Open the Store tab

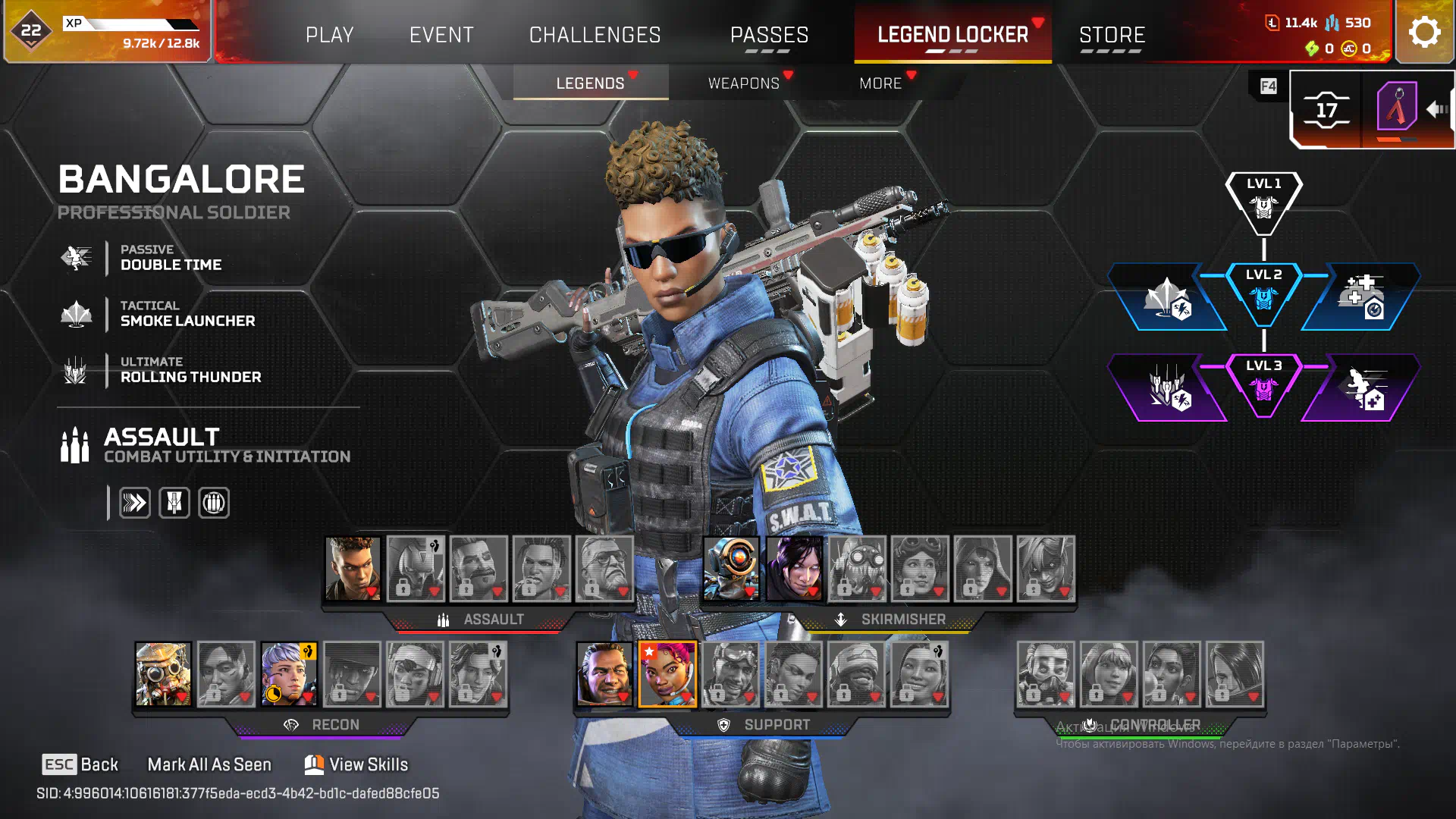(x=1112, y=35)
